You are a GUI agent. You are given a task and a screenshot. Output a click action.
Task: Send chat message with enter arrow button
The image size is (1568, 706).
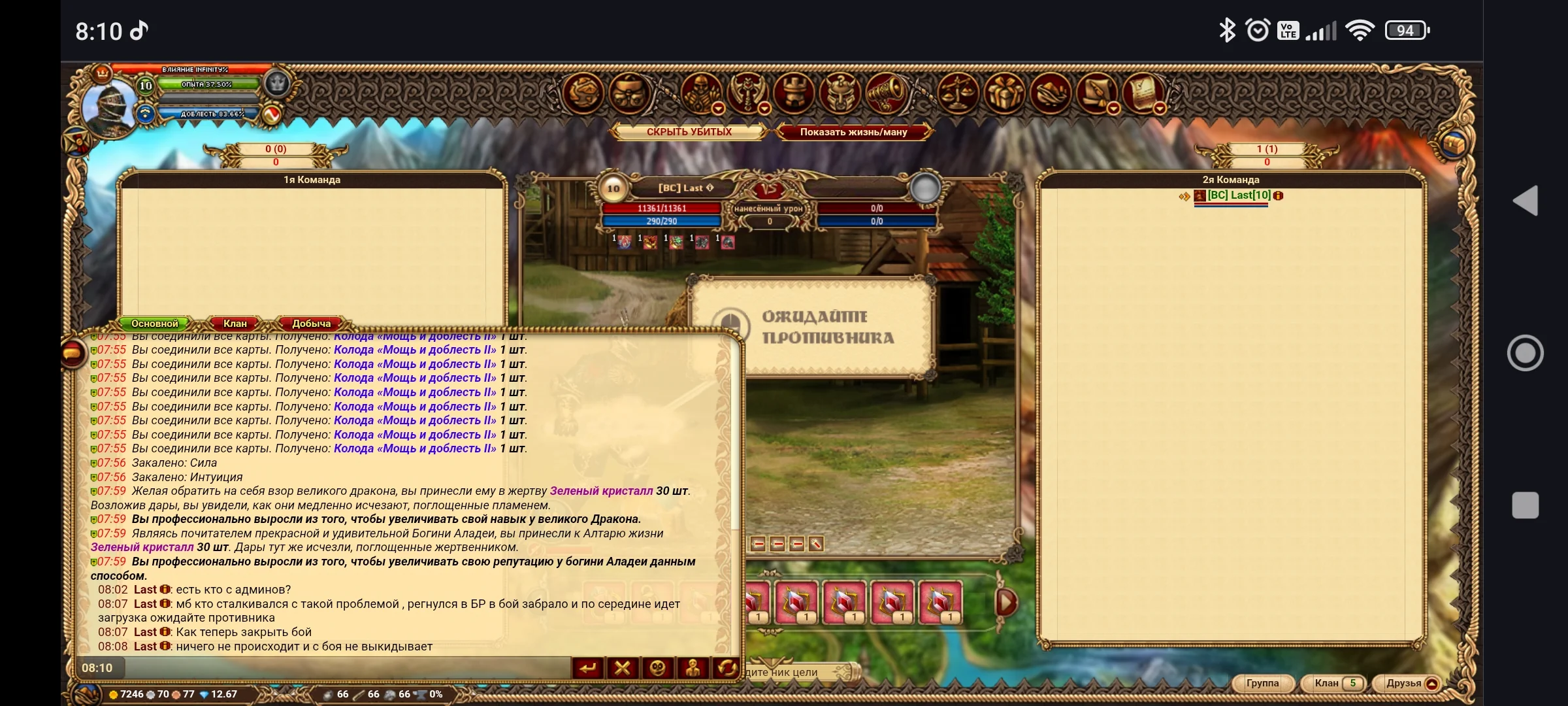click(x=588, y=668)
